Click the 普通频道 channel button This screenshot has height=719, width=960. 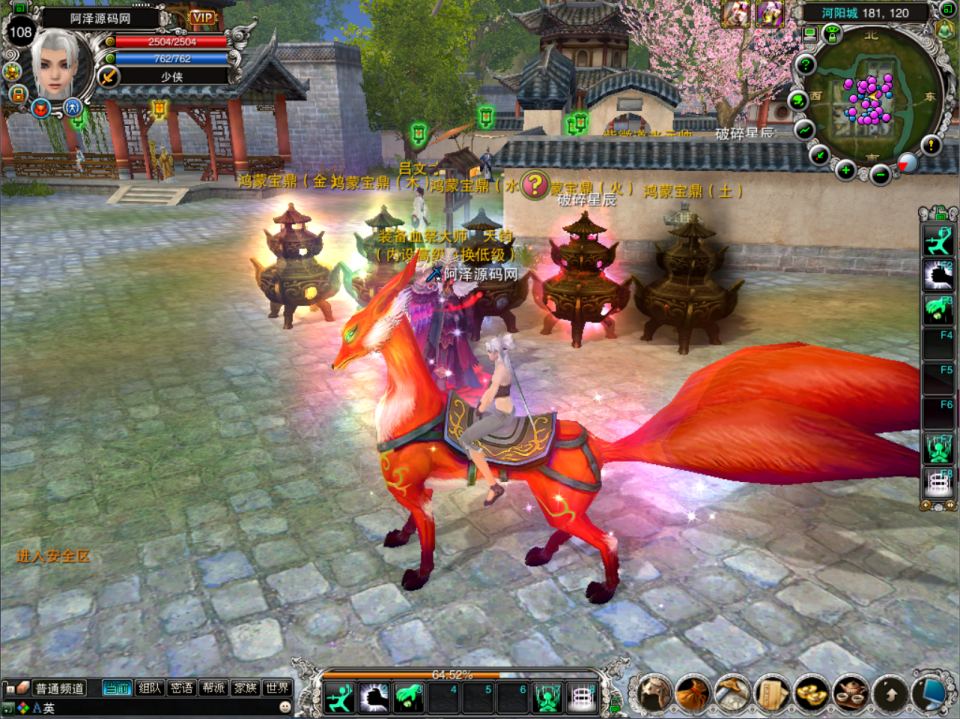click(x=60, y=688)
